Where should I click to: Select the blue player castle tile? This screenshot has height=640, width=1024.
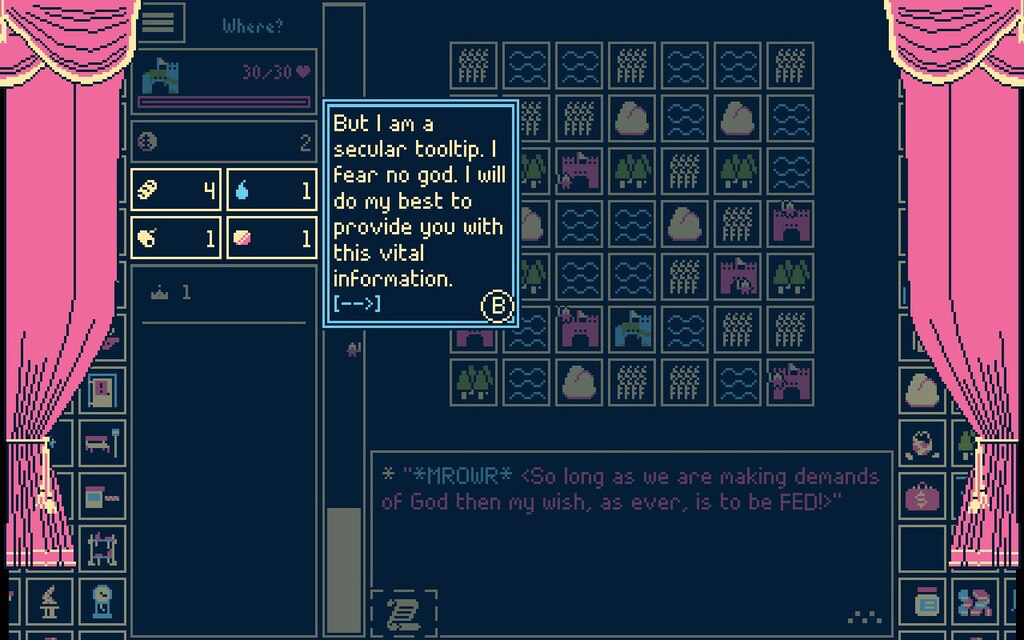[633, 329]
